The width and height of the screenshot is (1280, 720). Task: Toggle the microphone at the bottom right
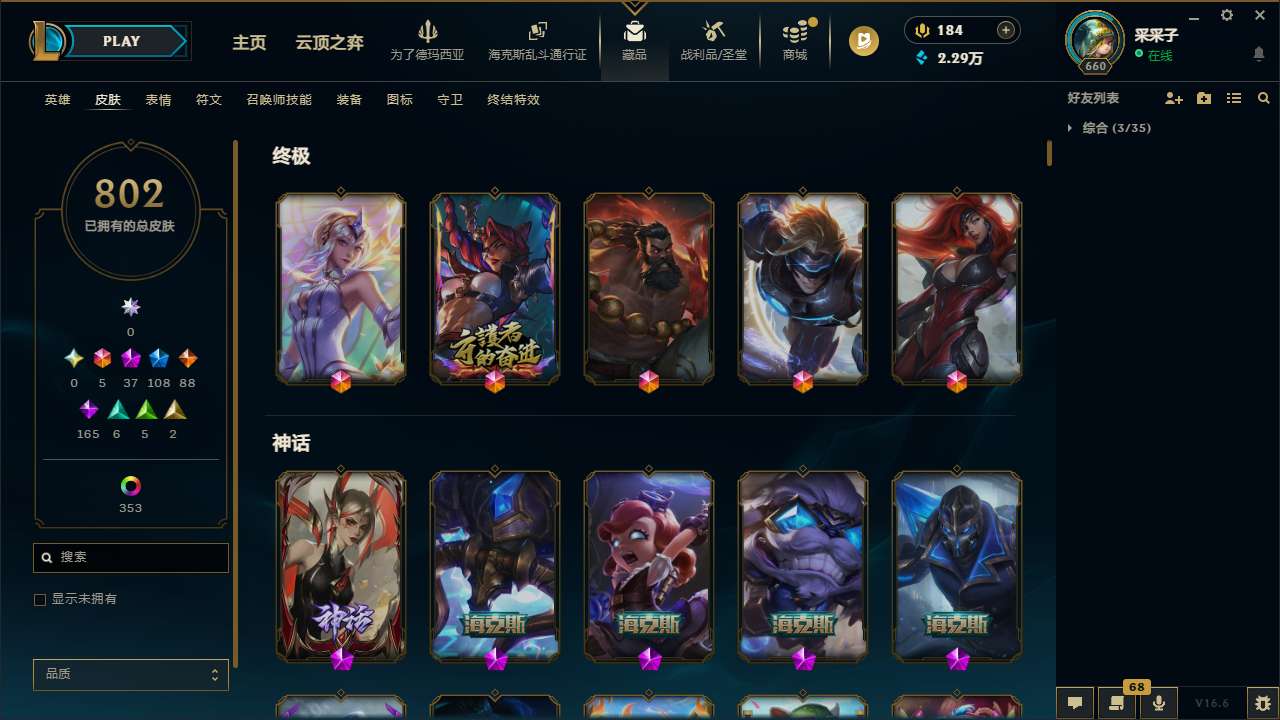pyautogui.click(x=1158, y=703)
